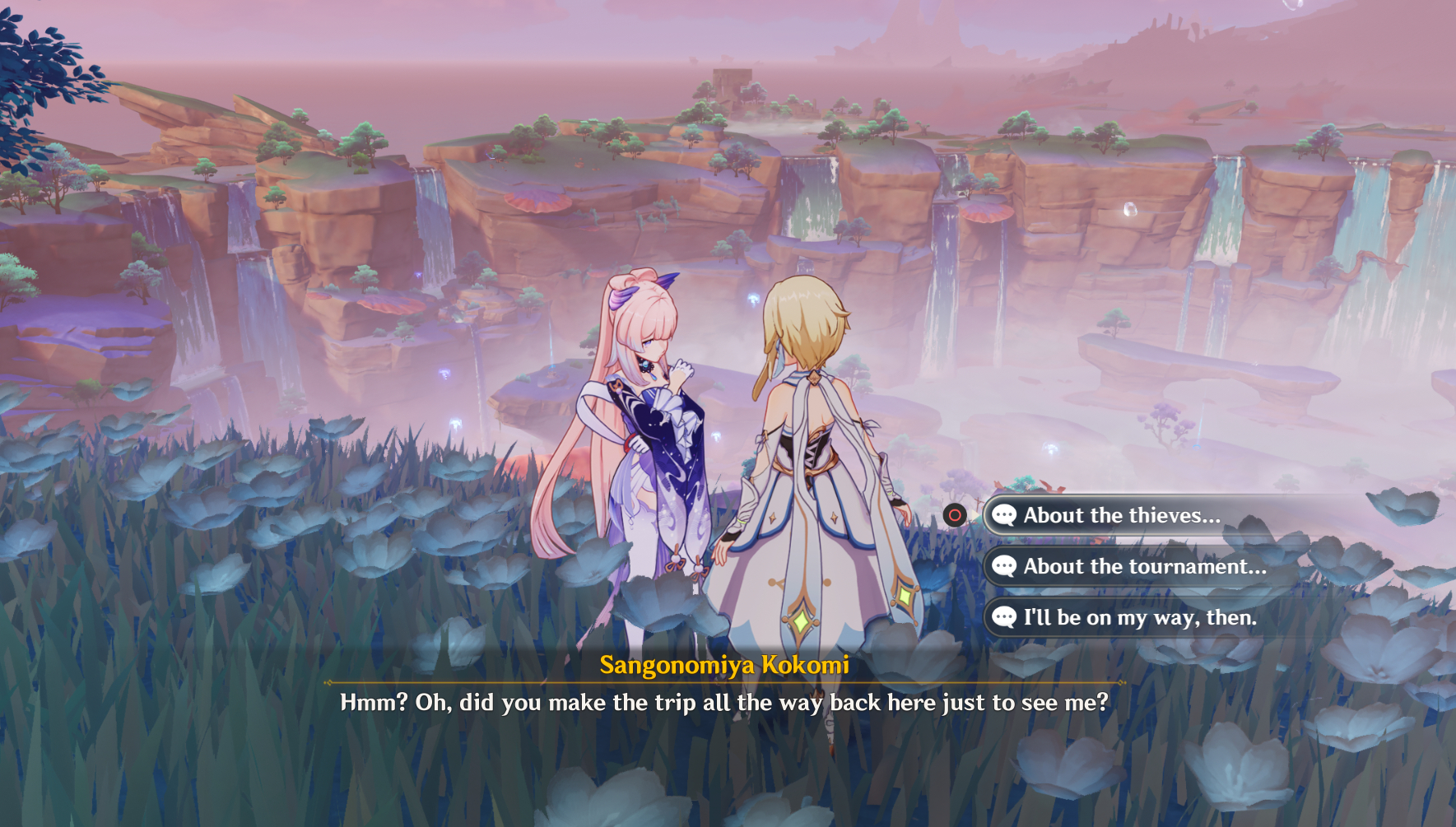Pick "I'll be on my way, then."
The image size is (1456, 827).
point(1139,618)
